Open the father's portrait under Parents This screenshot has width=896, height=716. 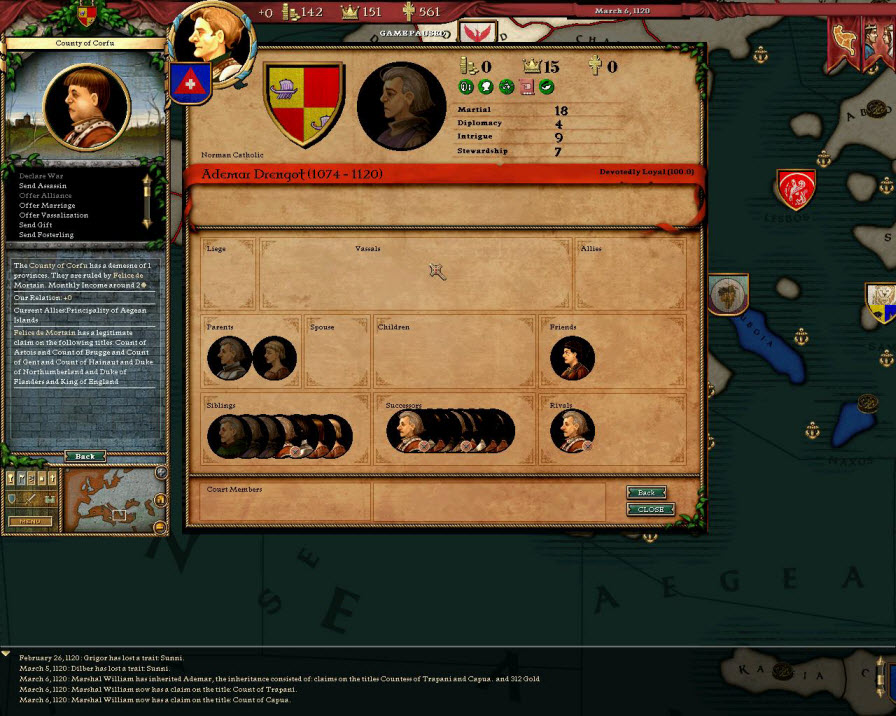[229, 357]
